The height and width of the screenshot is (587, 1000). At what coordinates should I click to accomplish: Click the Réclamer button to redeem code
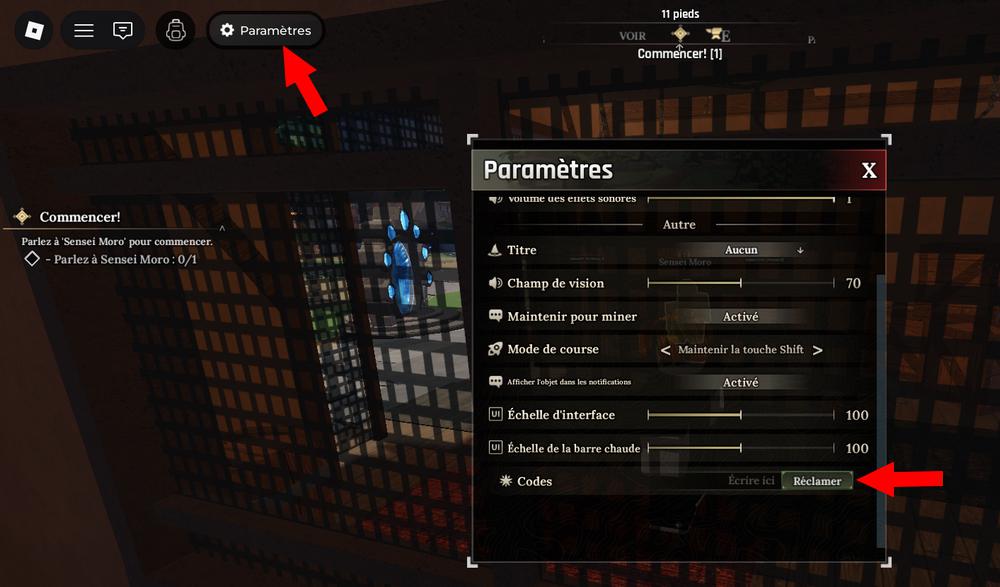817,481
